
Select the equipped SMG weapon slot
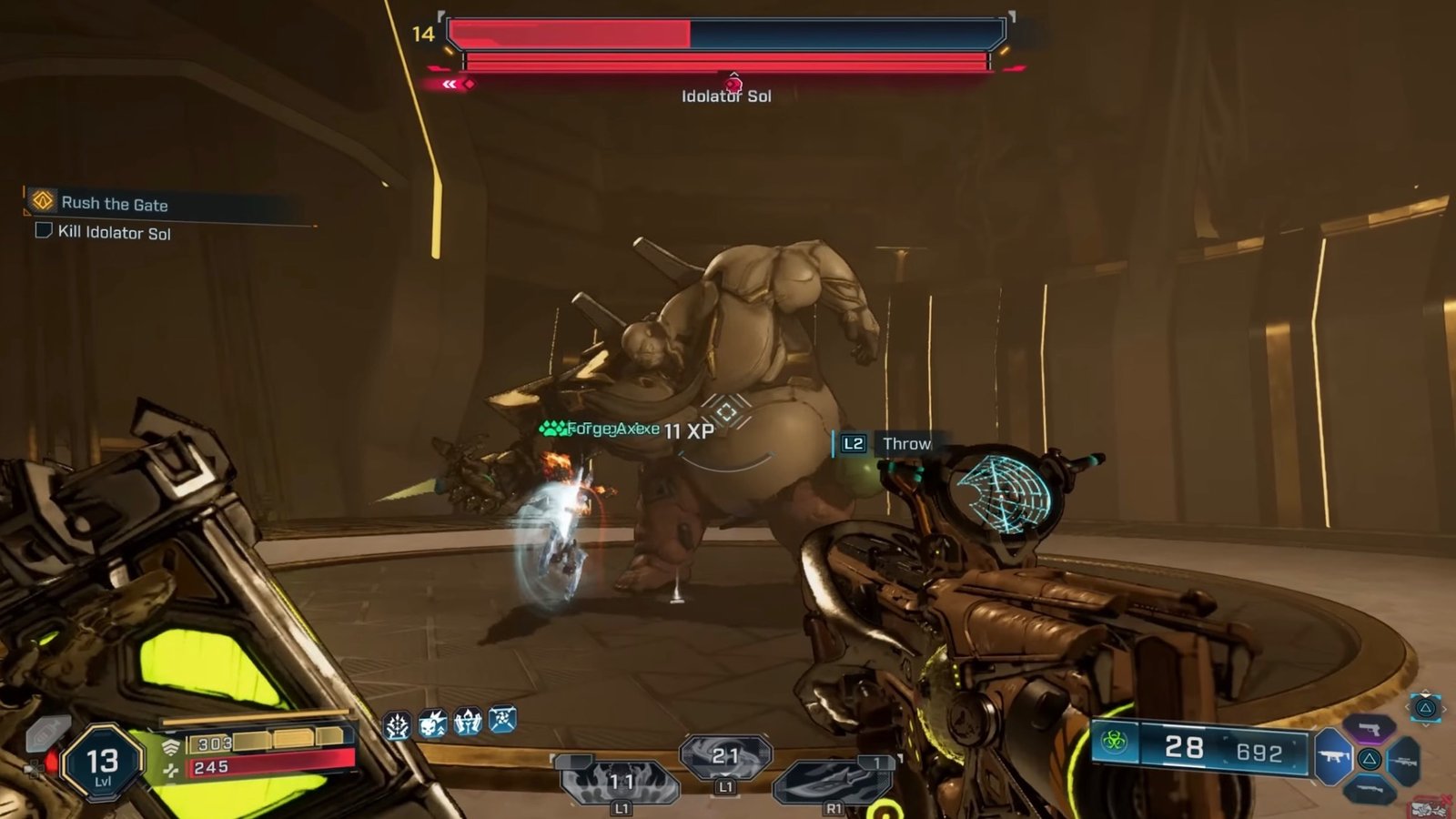(1334, 757)
